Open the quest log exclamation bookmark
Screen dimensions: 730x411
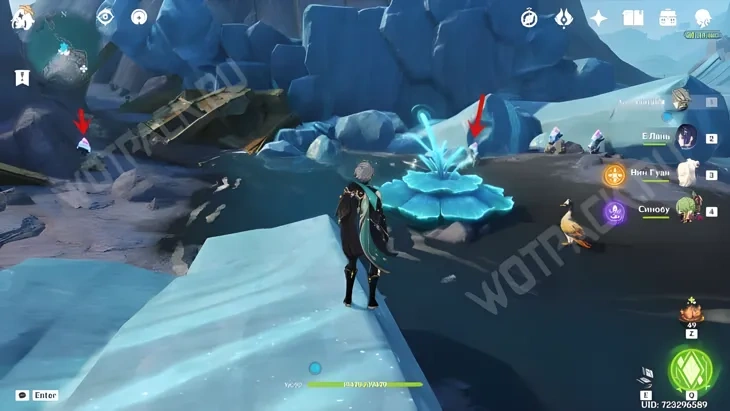tap(22, 77)
